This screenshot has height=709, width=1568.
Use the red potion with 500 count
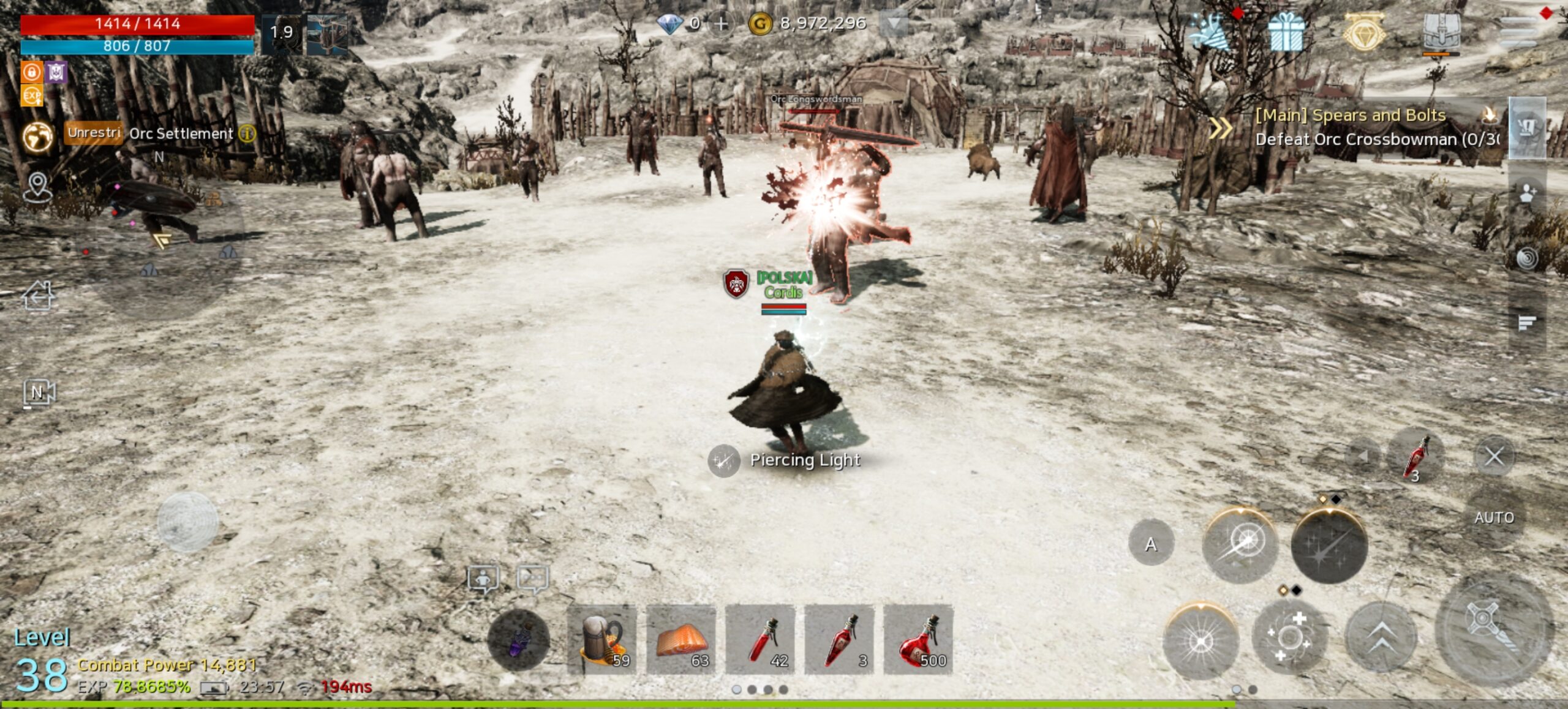point(918,639)
